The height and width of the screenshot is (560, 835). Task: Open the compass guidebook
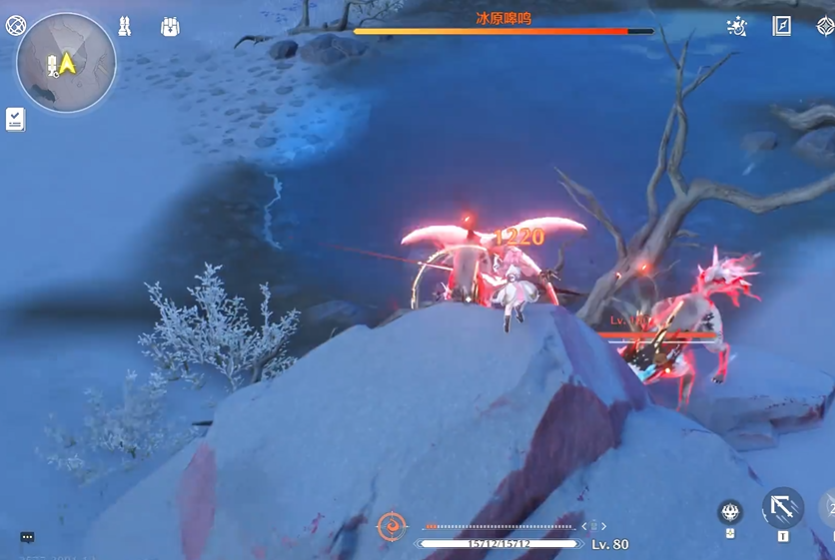(x=782, y=27)
